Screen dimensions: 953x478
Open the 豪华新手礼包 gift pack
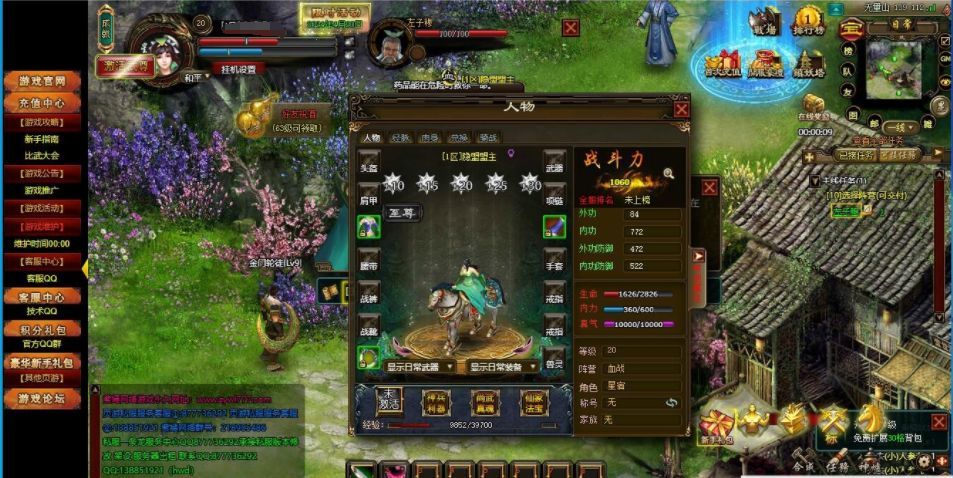point(41,362)
